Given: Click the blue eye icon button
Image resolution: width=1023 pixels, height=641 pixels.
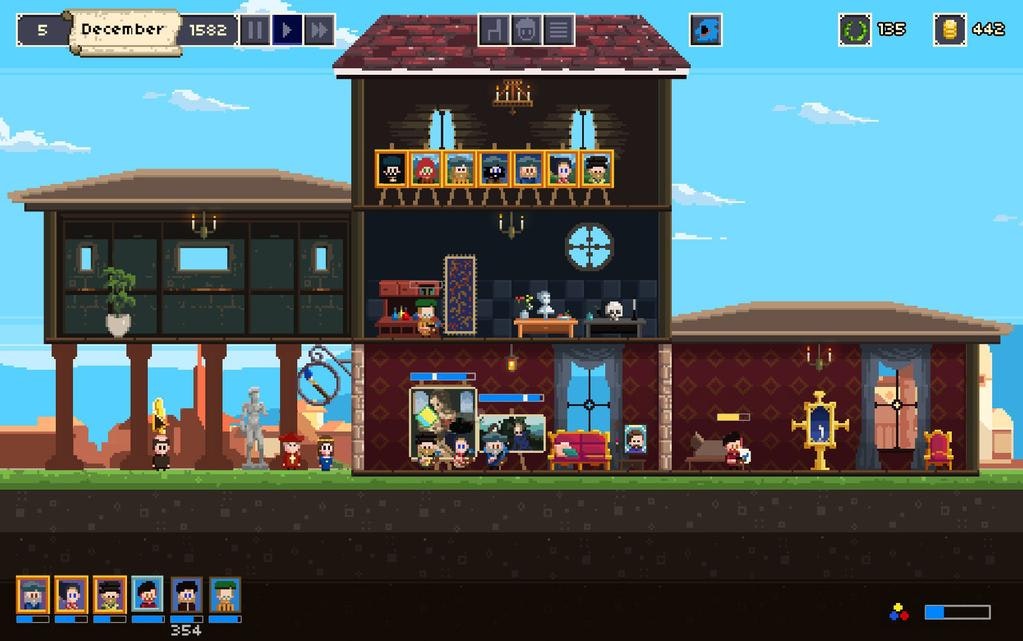Looking at the screenshot, I should click(x=706, y=30).
